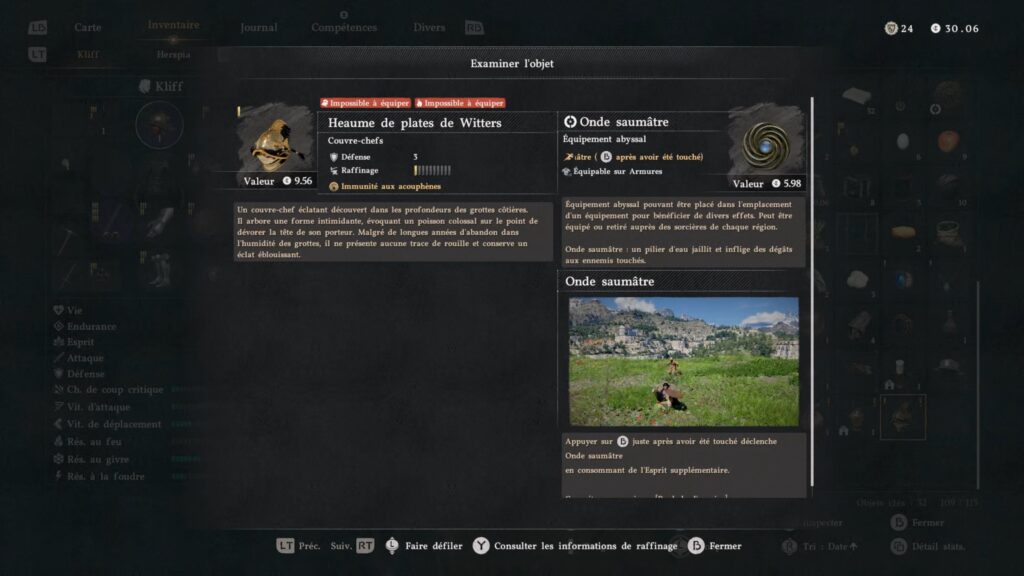
Task: Switch to the Journal tab
Action: coord(259,27)
